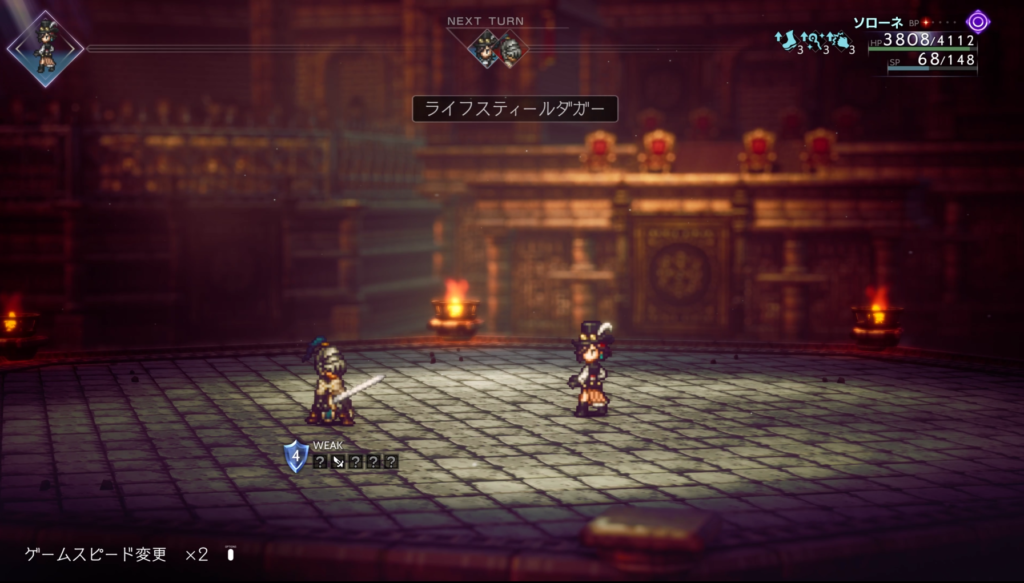Select the current-turn character portrait diamond
The image size is (1024, 583).
pyautogui.click(x=45, y=48)
